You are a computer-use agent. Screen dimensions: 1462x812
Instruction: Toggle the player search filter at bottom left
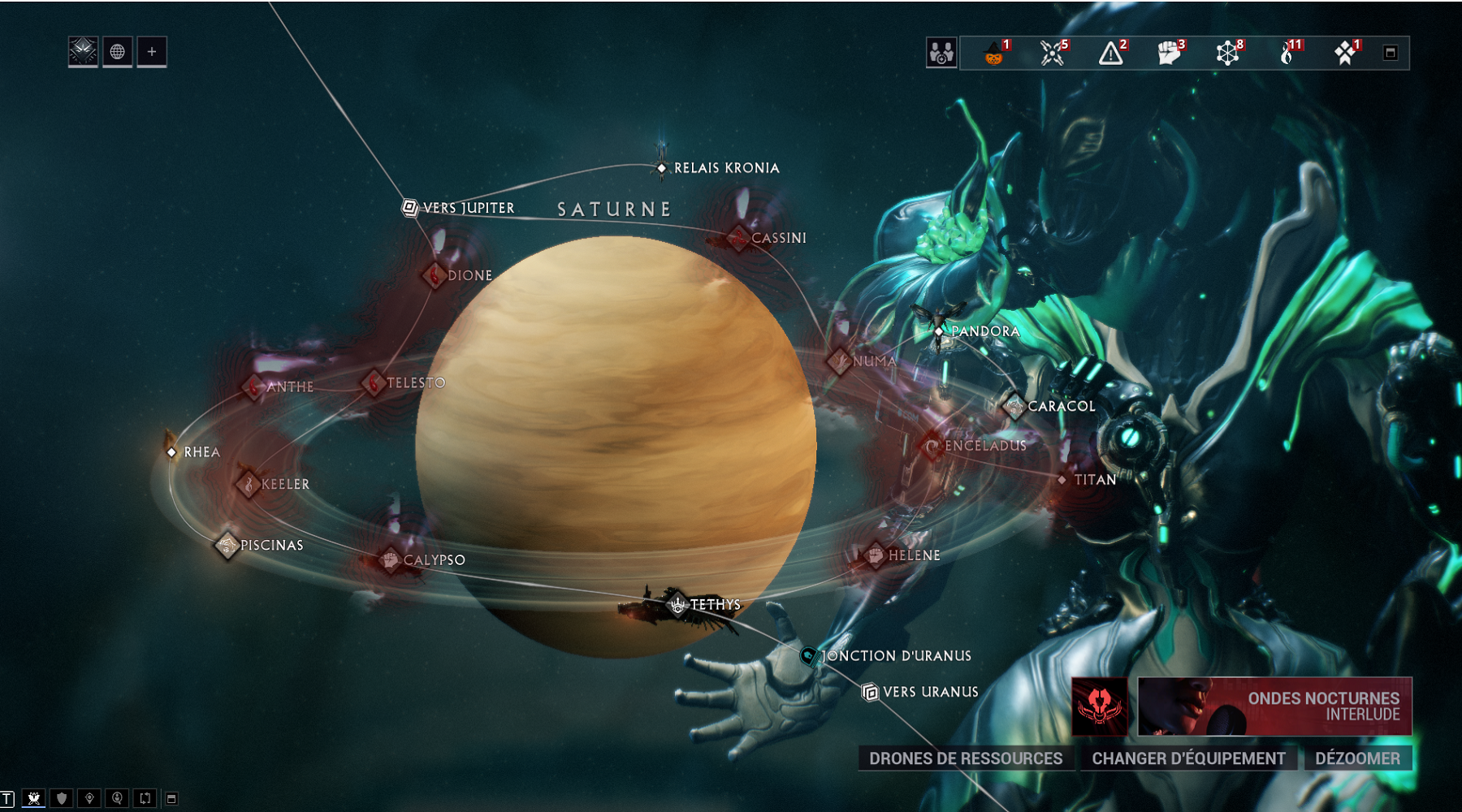[x=118, y=797]
